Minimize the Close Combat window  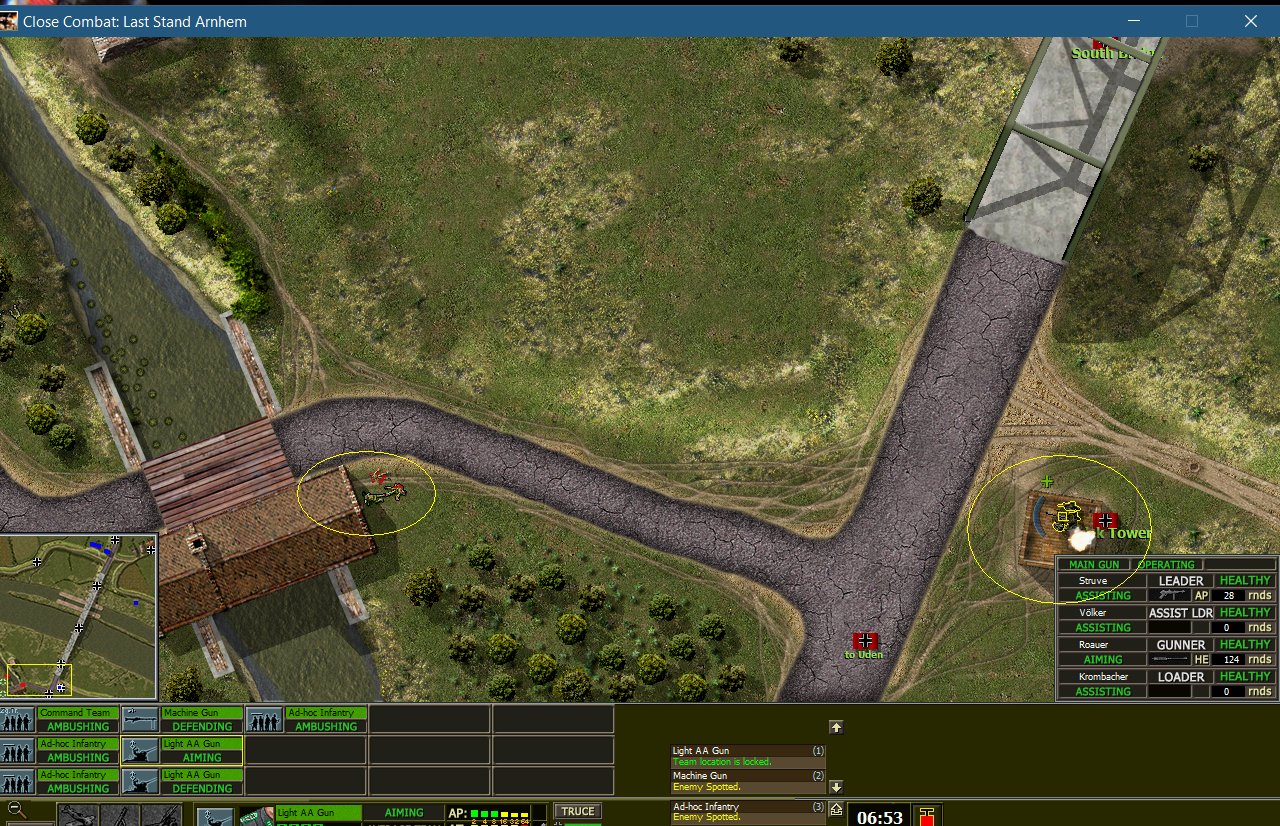(1133, 21)
